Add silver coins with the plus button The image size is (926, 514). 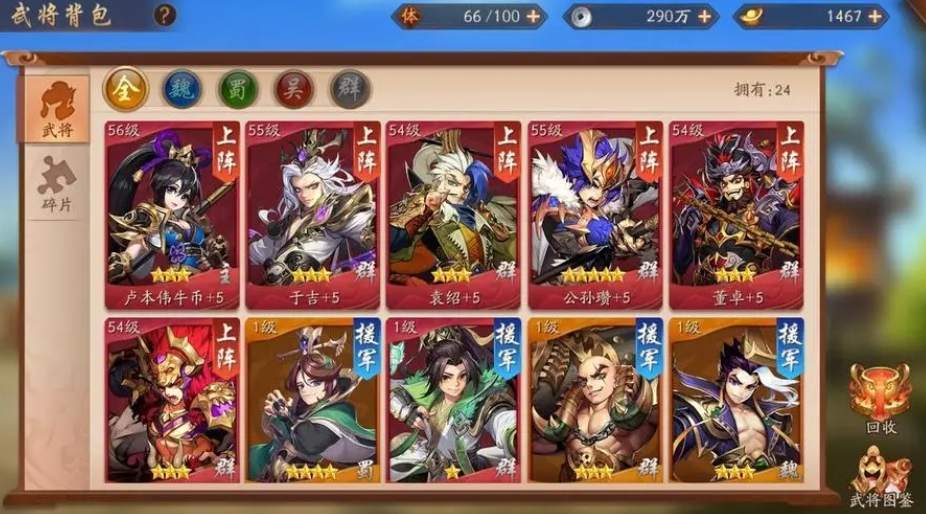(x=705, y=16)
